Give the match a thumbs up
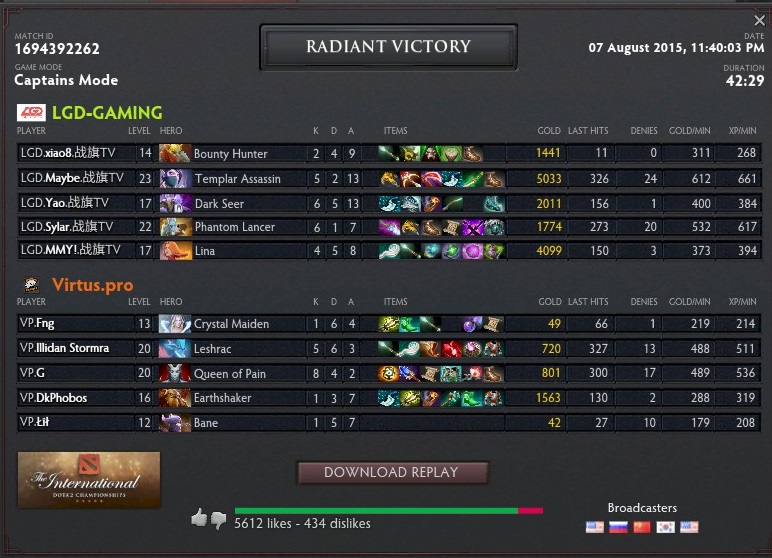Image resolution: width=772 pixels, height=558 pixels. 199,517
